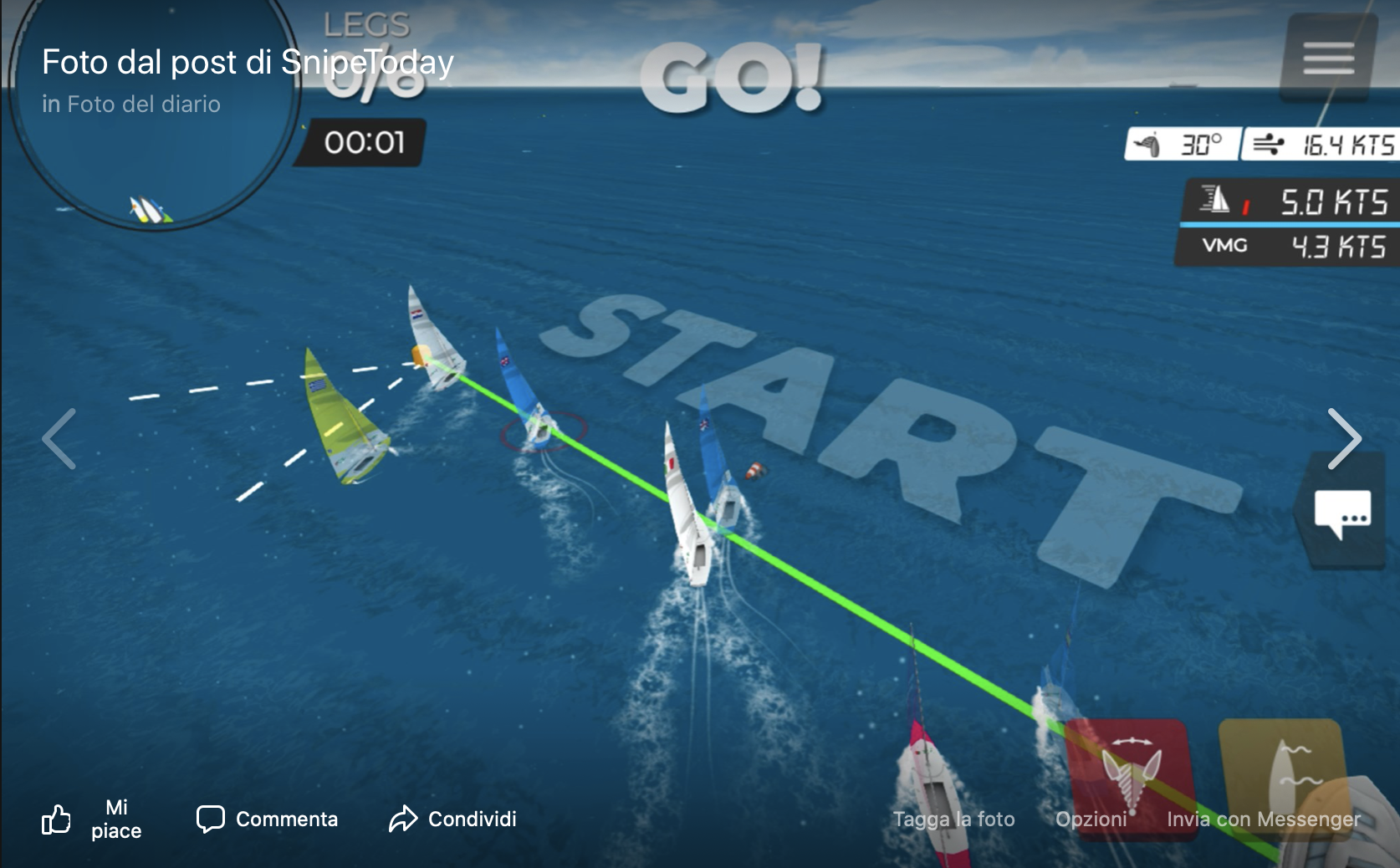Open the Foto del diario album link

tap(144, 105)
